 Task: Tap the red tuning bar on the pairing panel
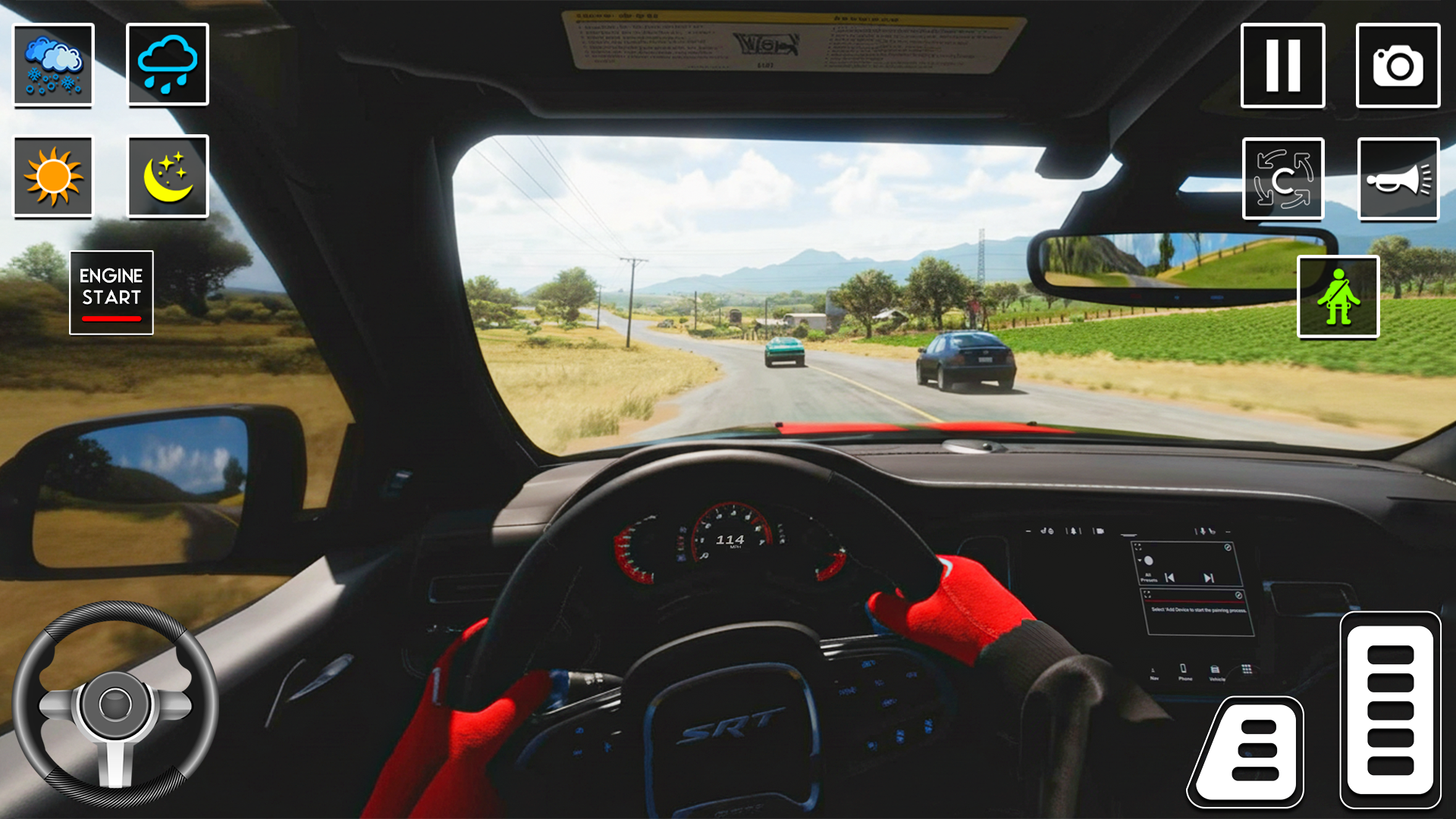point(1195,601)
